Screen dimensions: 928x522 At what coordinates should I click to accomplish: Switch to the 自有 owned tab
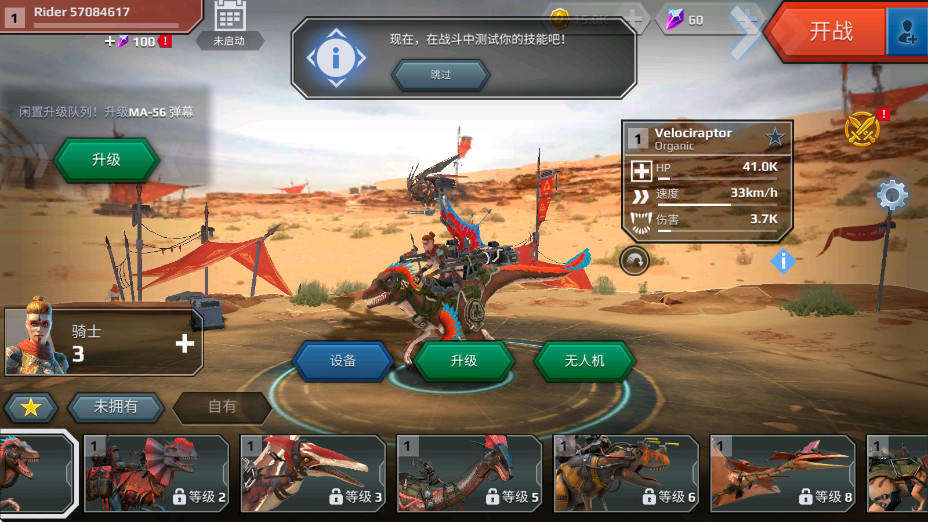point(222,407)
